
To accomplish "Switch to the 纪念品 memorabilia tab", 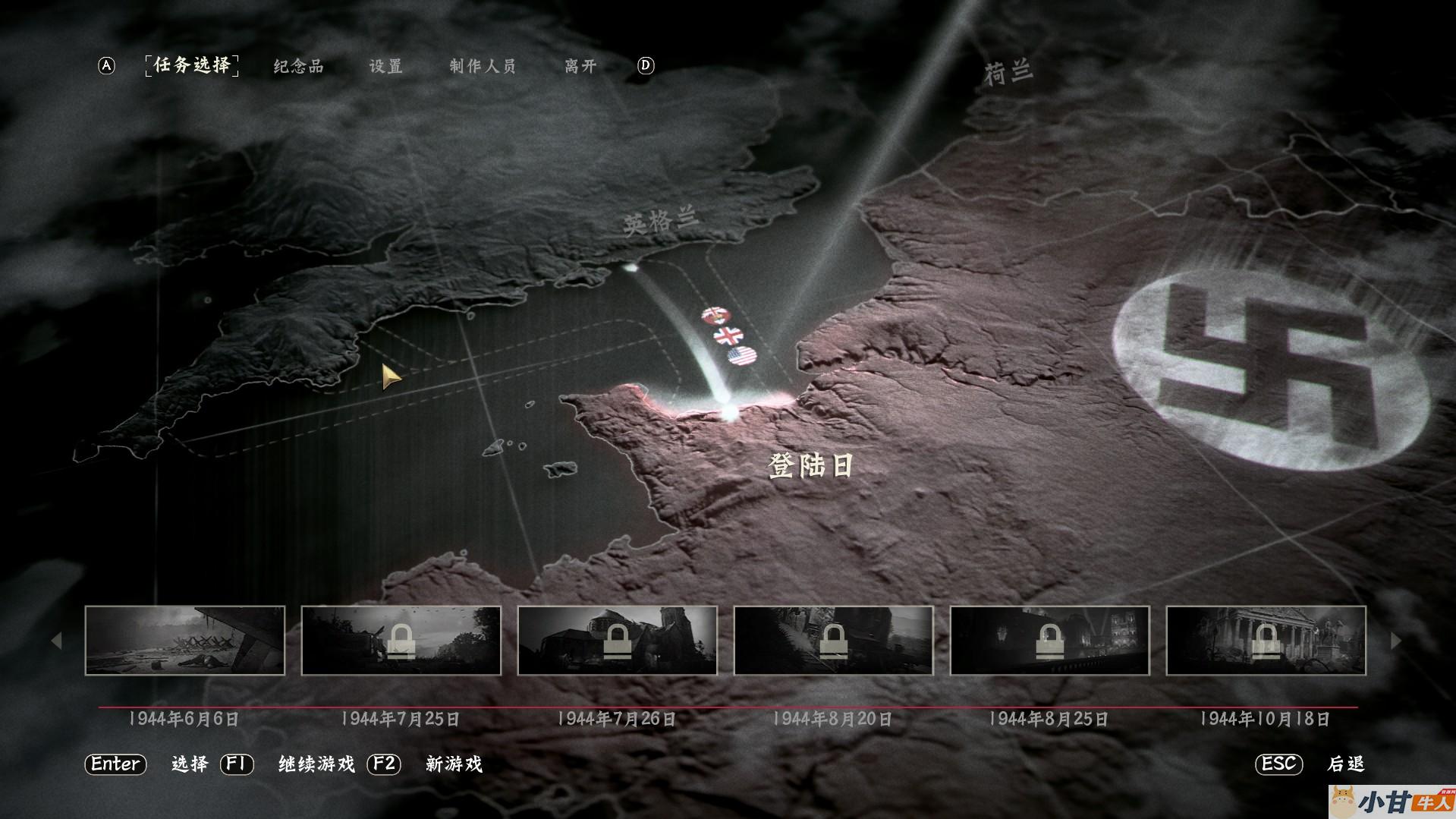I will [x=298, y=67].
